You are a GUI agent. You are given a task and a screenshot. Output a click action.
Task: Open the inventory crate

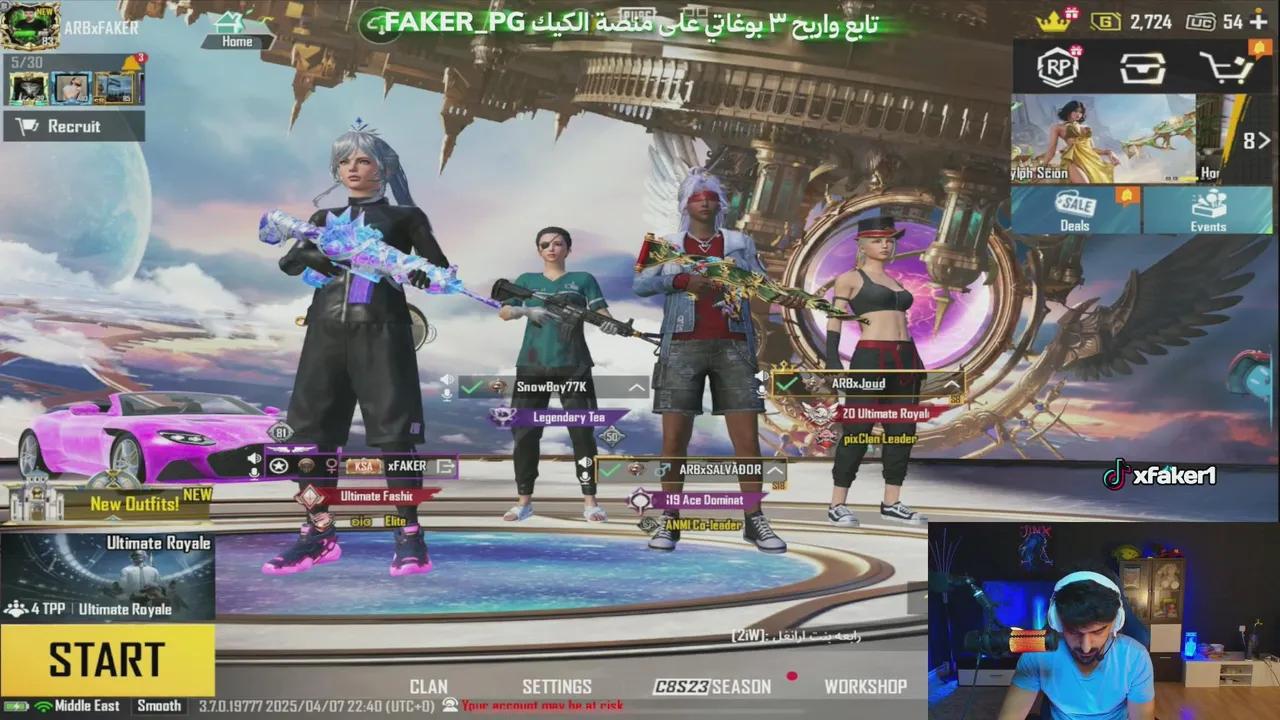pyautogui.click(x=1142, y=67)
